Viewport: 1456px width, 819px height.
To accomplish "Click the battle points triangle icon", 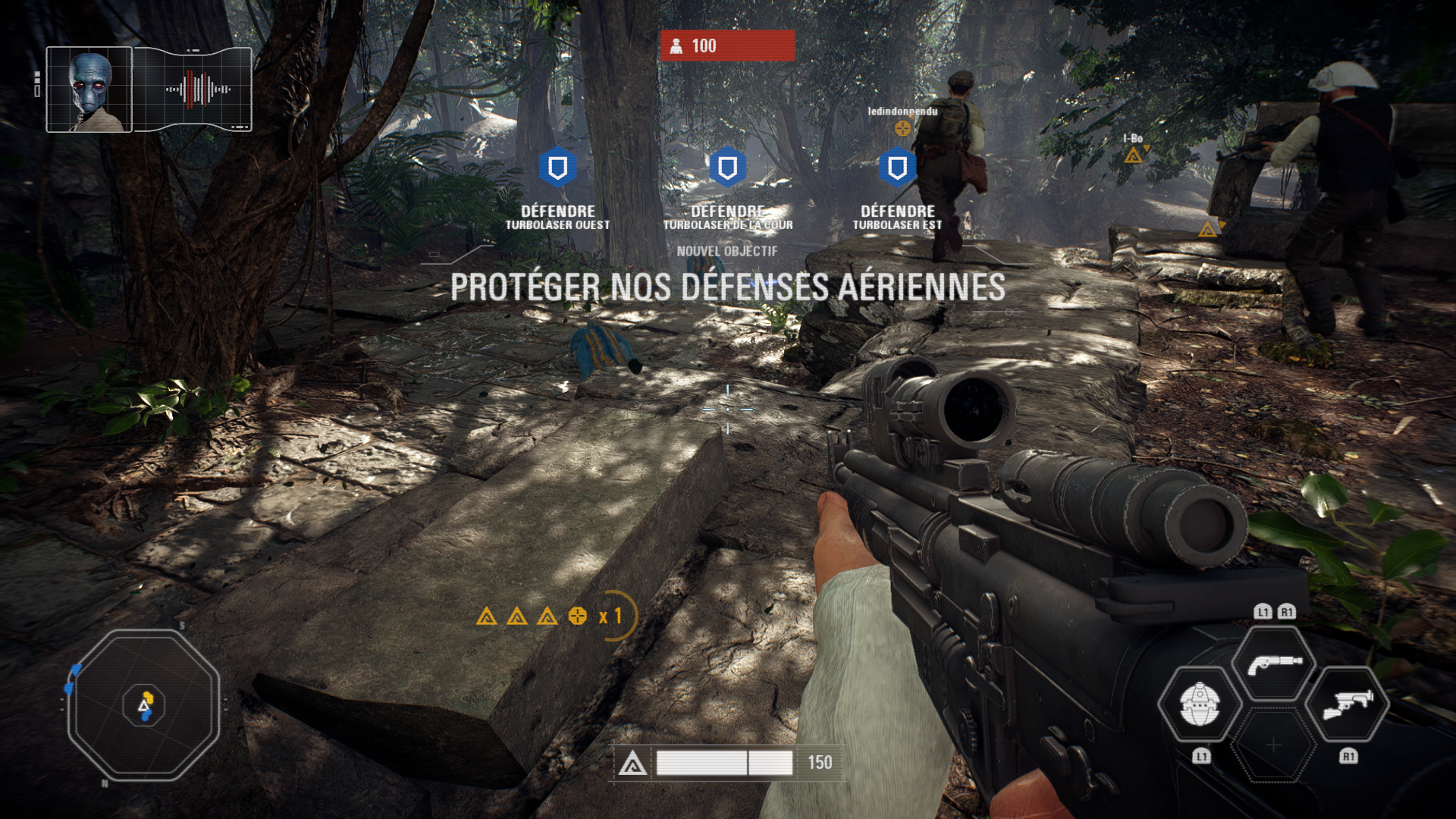I will (632, 764).
